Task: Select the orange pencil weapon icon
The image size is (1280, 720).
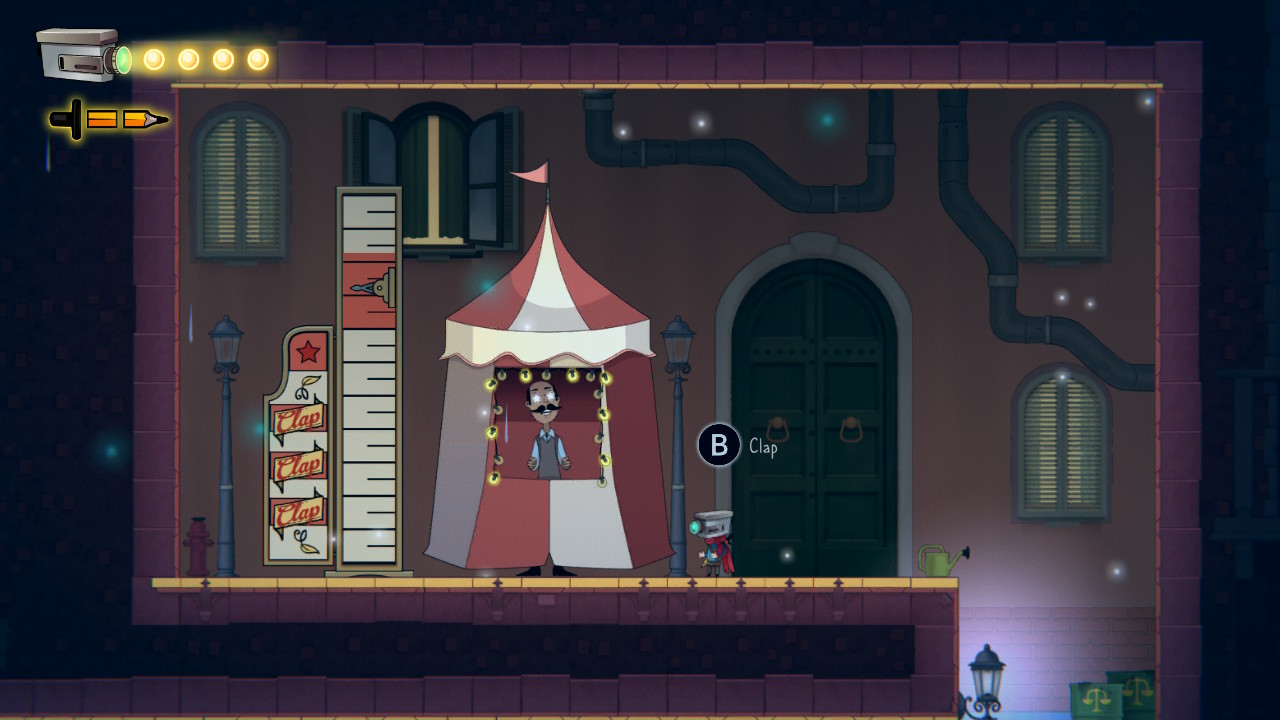Action: coord(110,120)
